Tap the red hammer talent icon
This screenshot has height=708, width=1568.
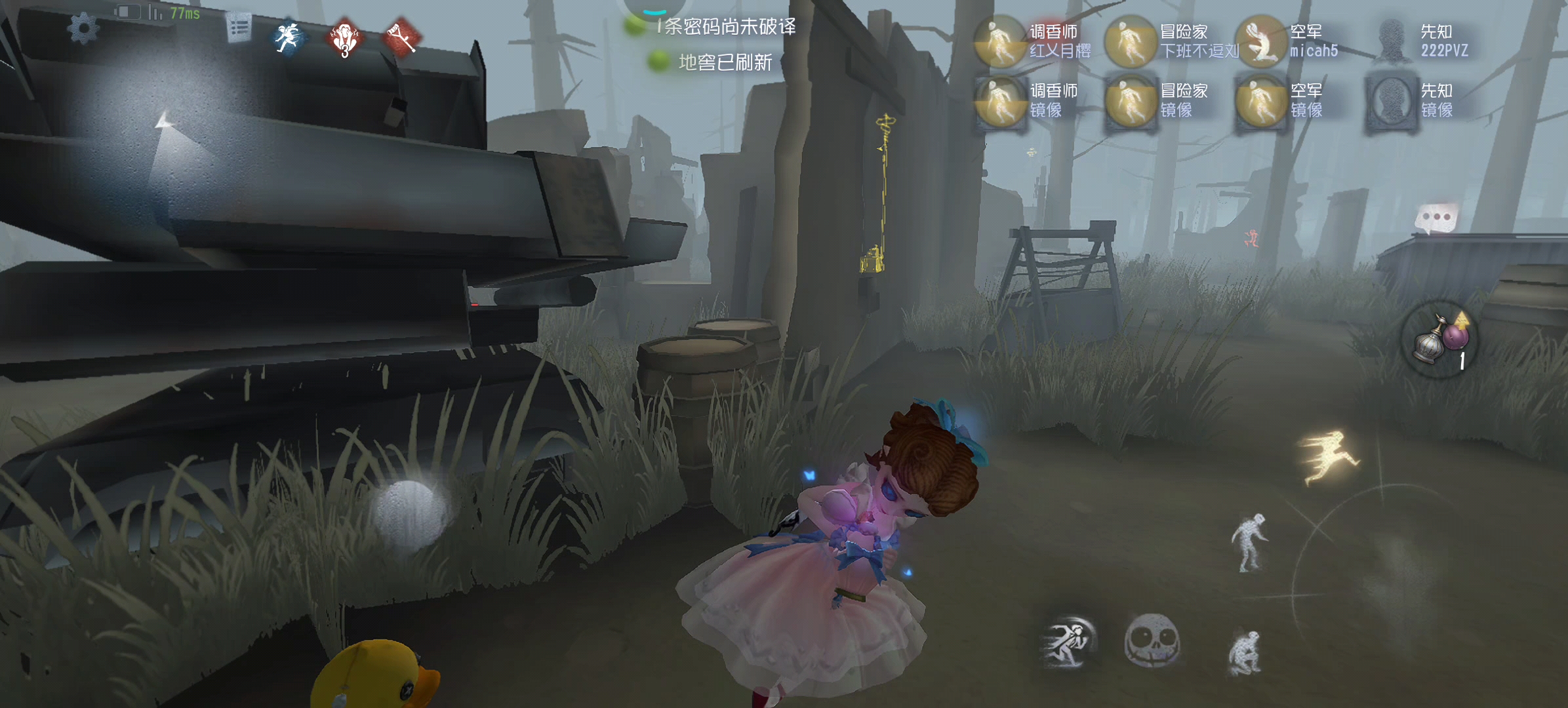[401, 38]
